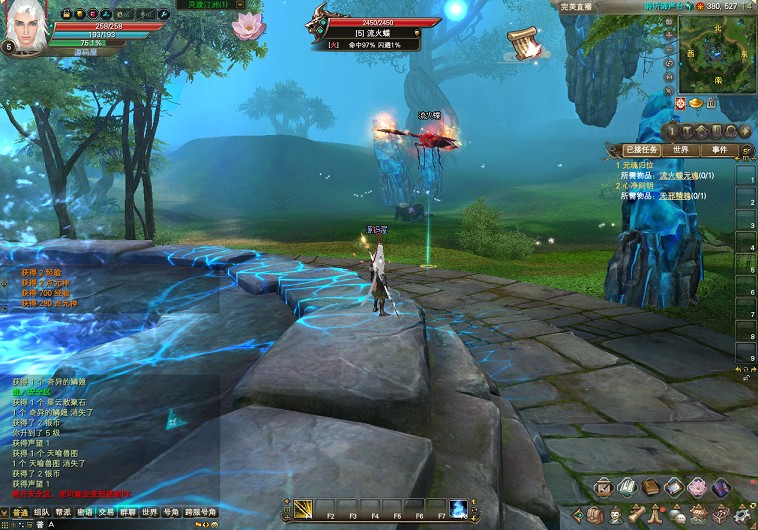
Task: Open the brown book journal icon
Action: (x=650, y=487)
